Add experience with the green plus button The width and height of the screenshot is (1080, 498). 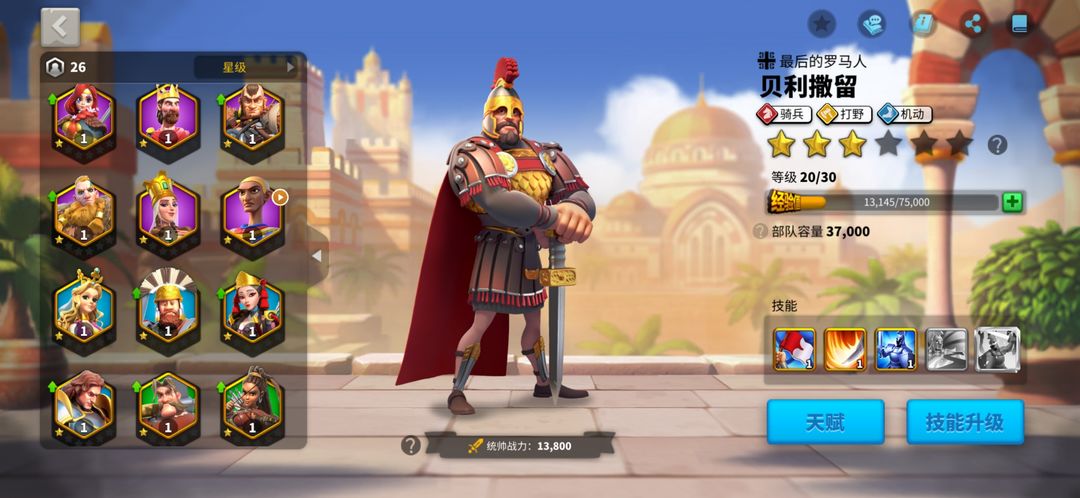(x=1012, y=202)
